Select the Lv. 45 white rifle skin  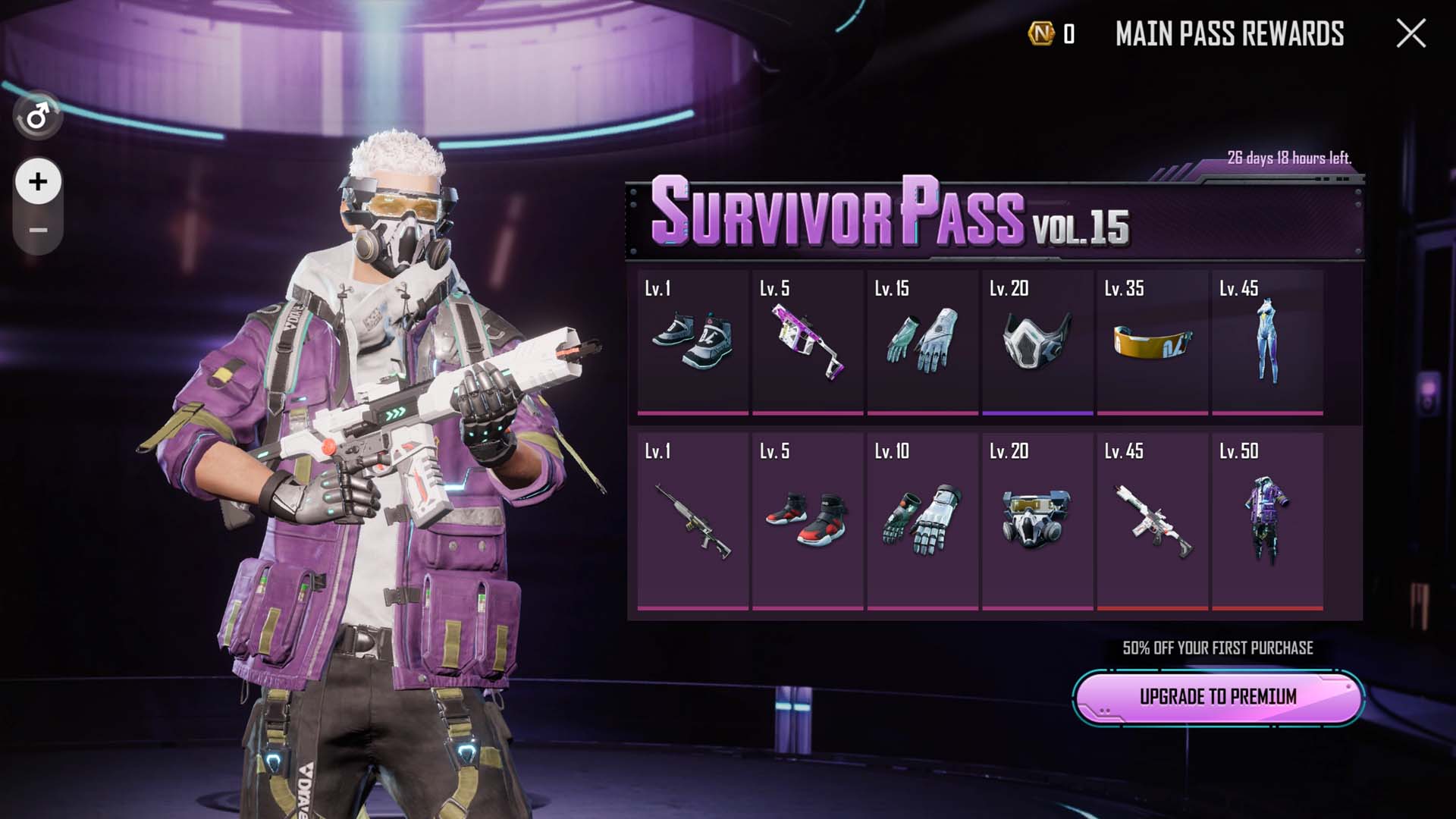click(1153, 521)
